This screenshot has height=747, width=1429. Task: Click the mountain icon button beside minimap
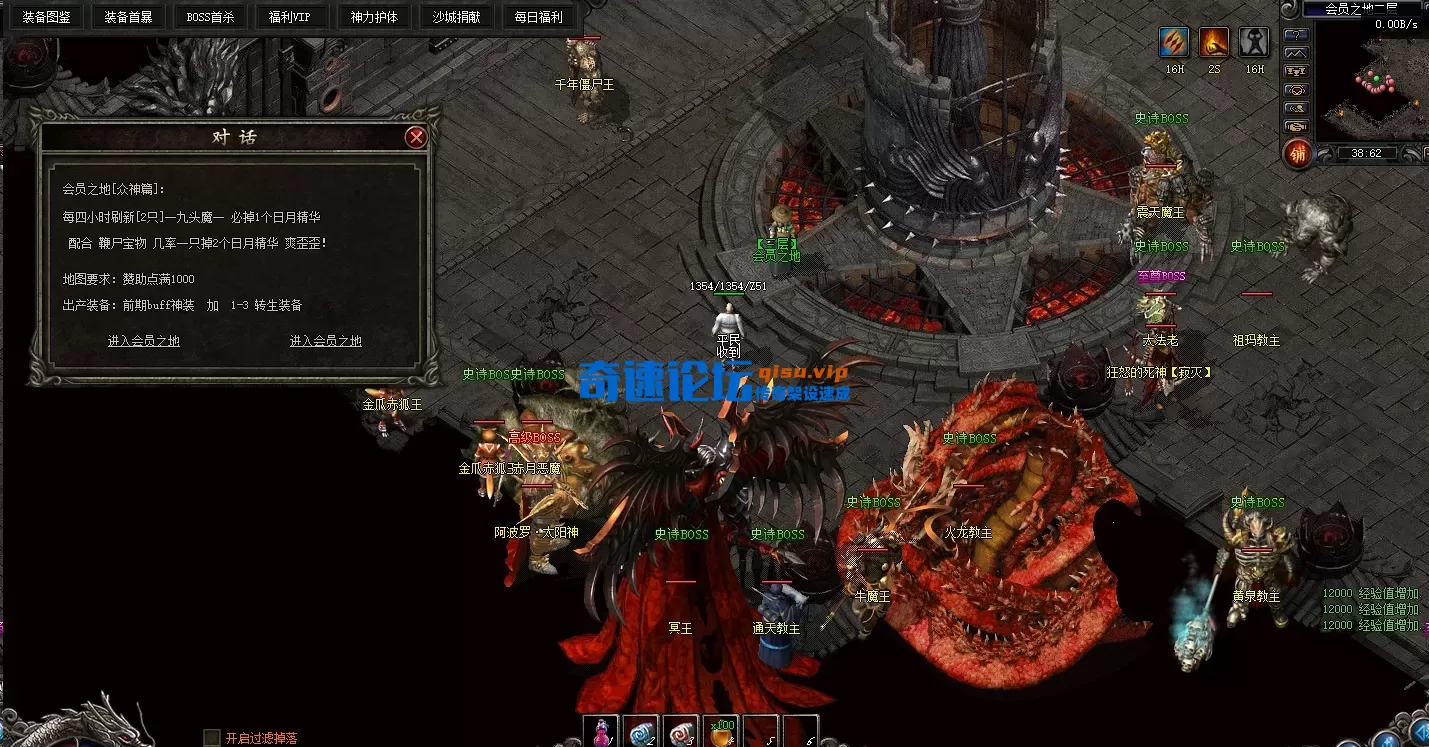pyautogui.click(x=1297, y=52)
